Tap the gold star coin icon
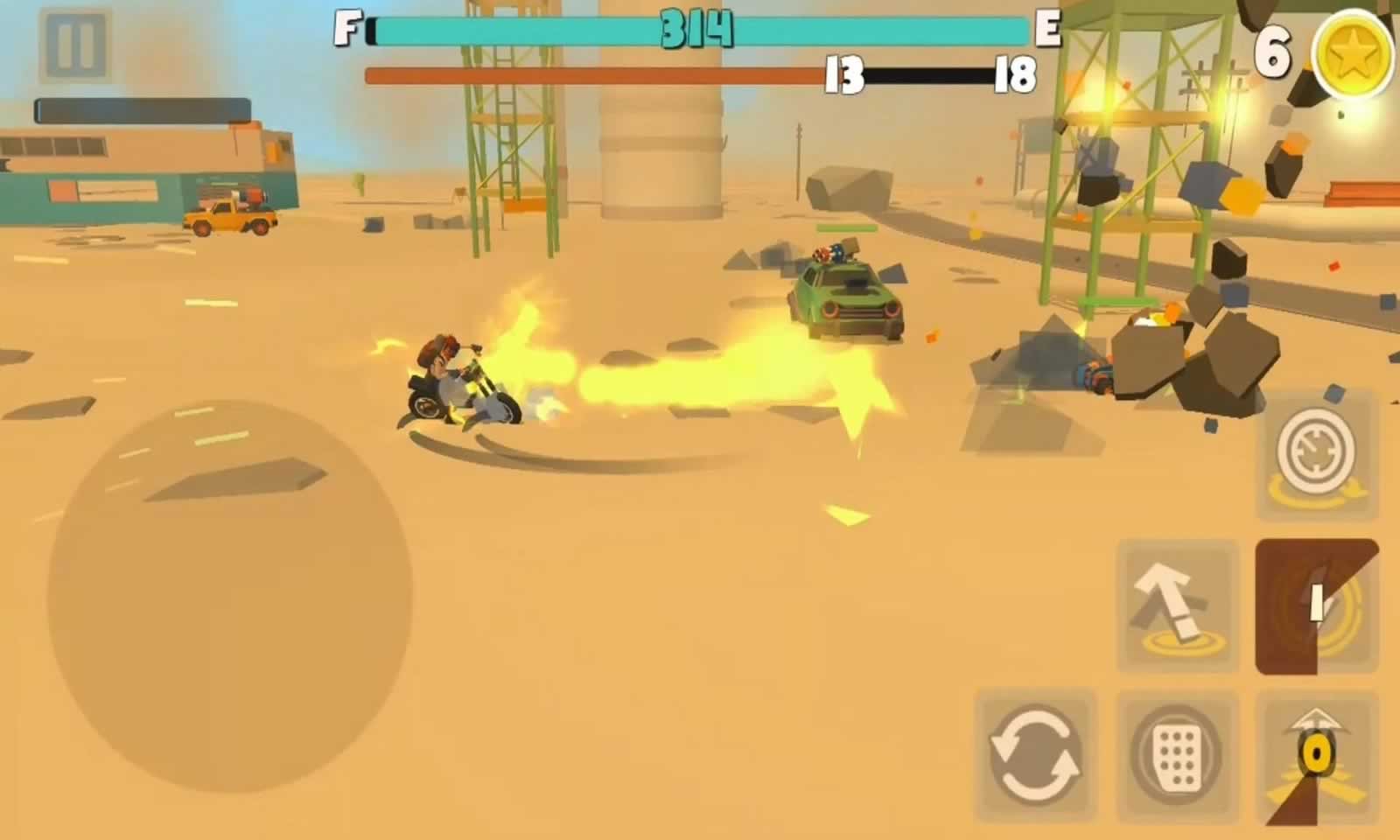Viewport: 1400px width, 840px height. point(1353,54)
